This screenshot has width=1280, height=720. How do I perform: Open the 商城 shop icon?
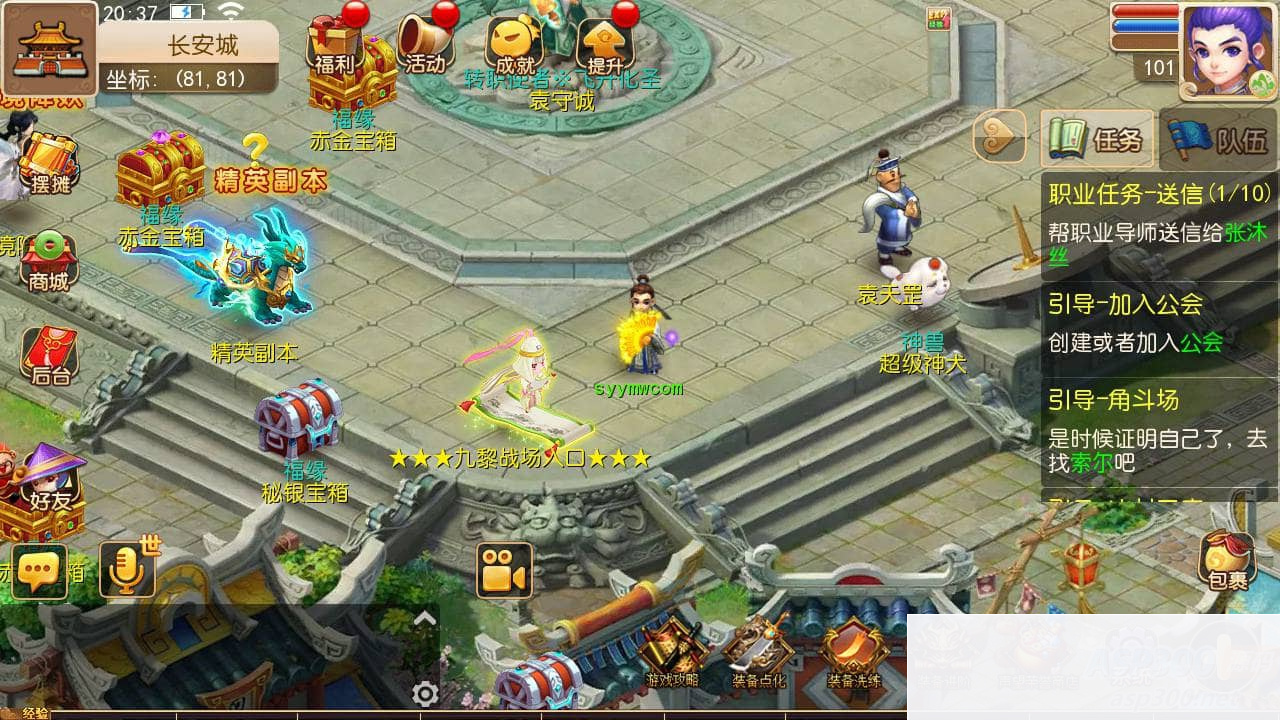[x=48, y=262]
